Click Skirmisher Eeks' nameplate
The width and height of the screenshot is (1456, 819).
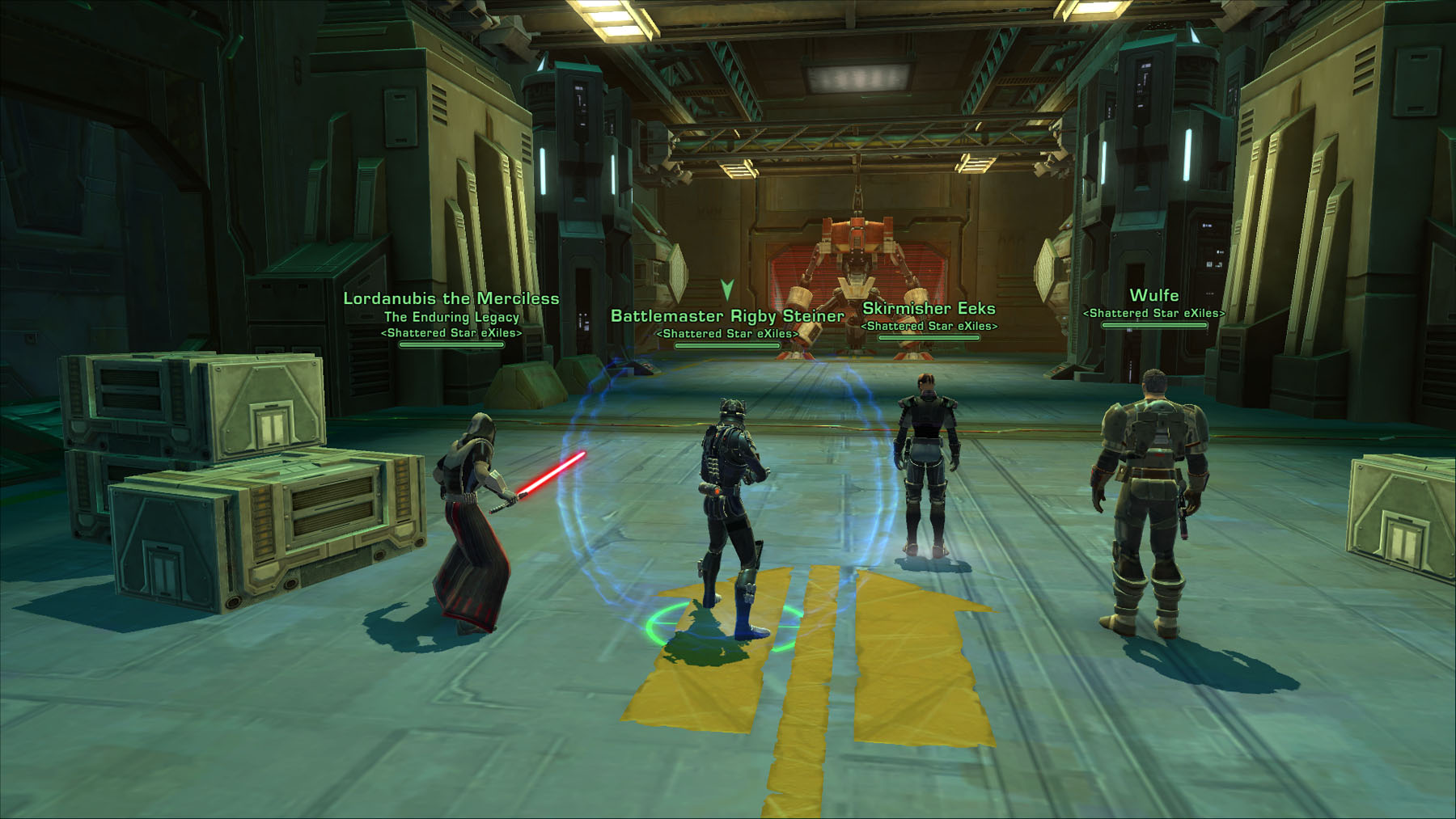tap(929, 309)
